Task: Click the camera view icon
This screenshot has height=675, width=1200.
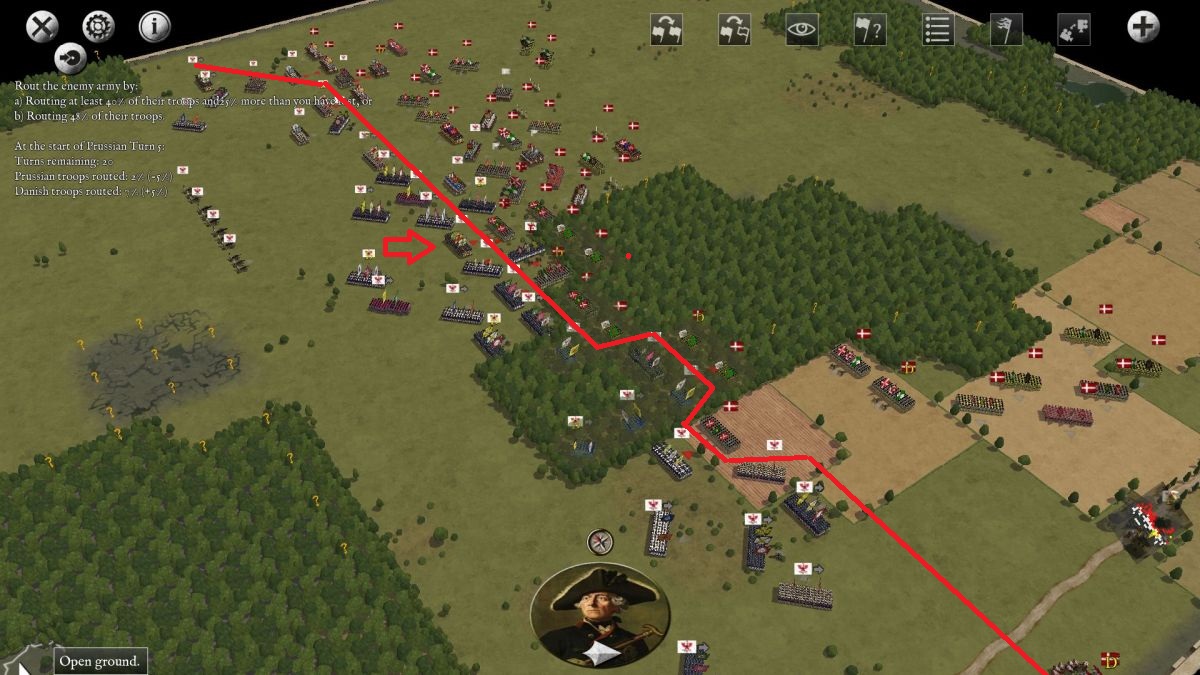Action: 1073,29
